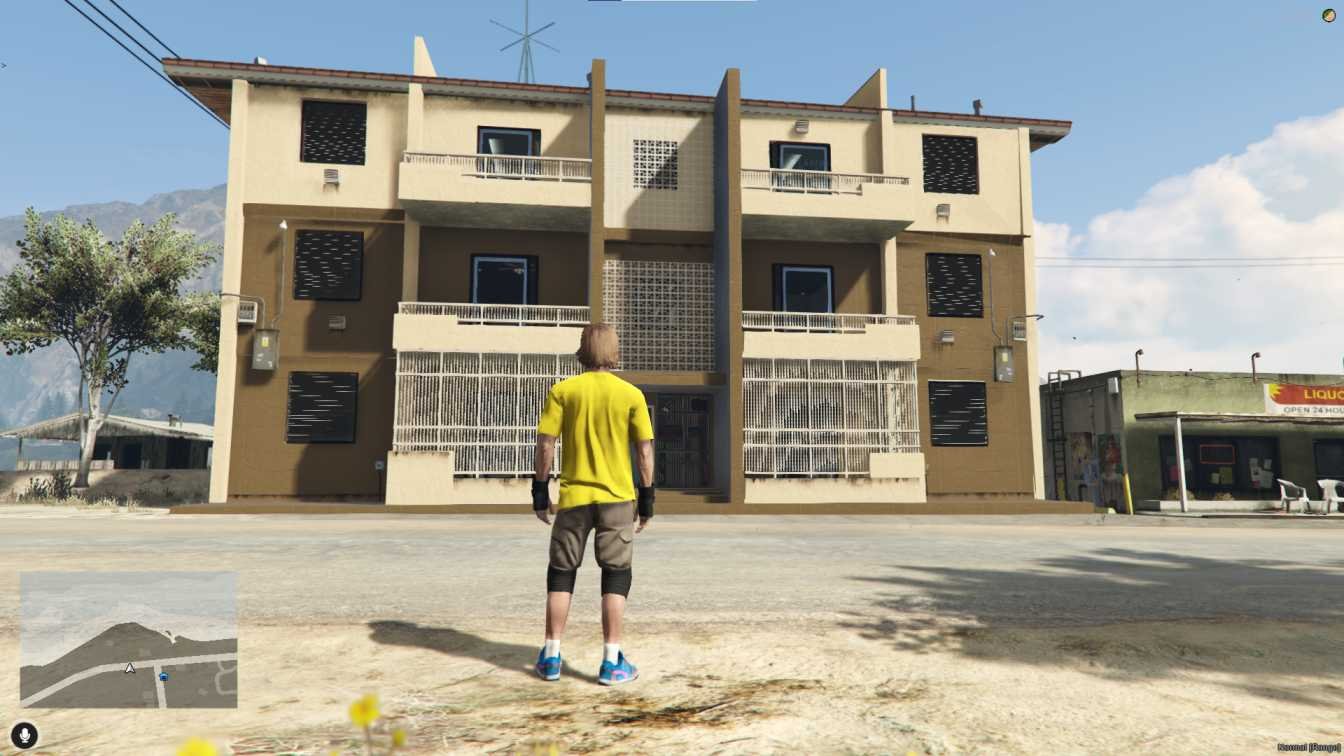Click the microphone icon in bottom-left corner

[24, 736]
